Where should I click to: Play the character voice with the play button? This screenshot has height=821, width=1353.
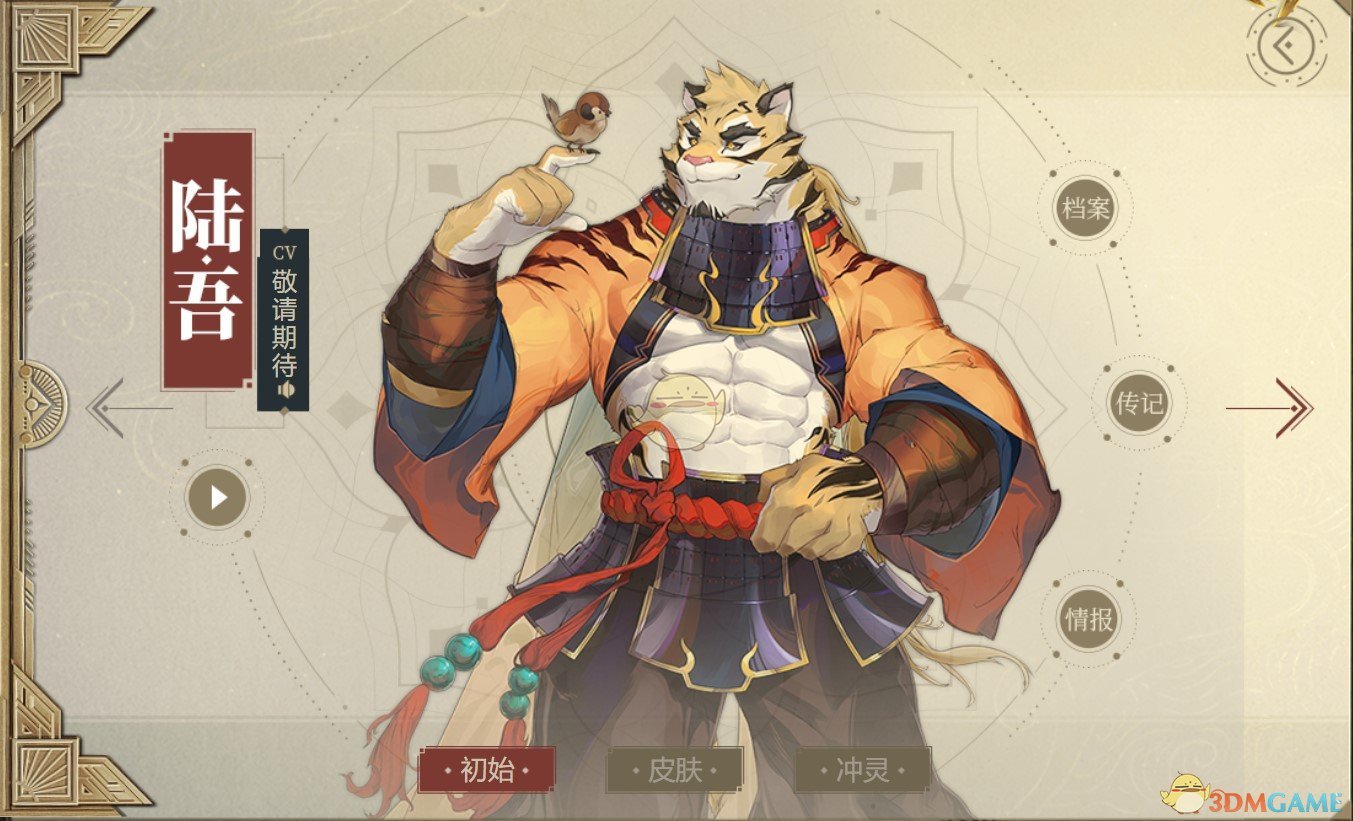217,496
